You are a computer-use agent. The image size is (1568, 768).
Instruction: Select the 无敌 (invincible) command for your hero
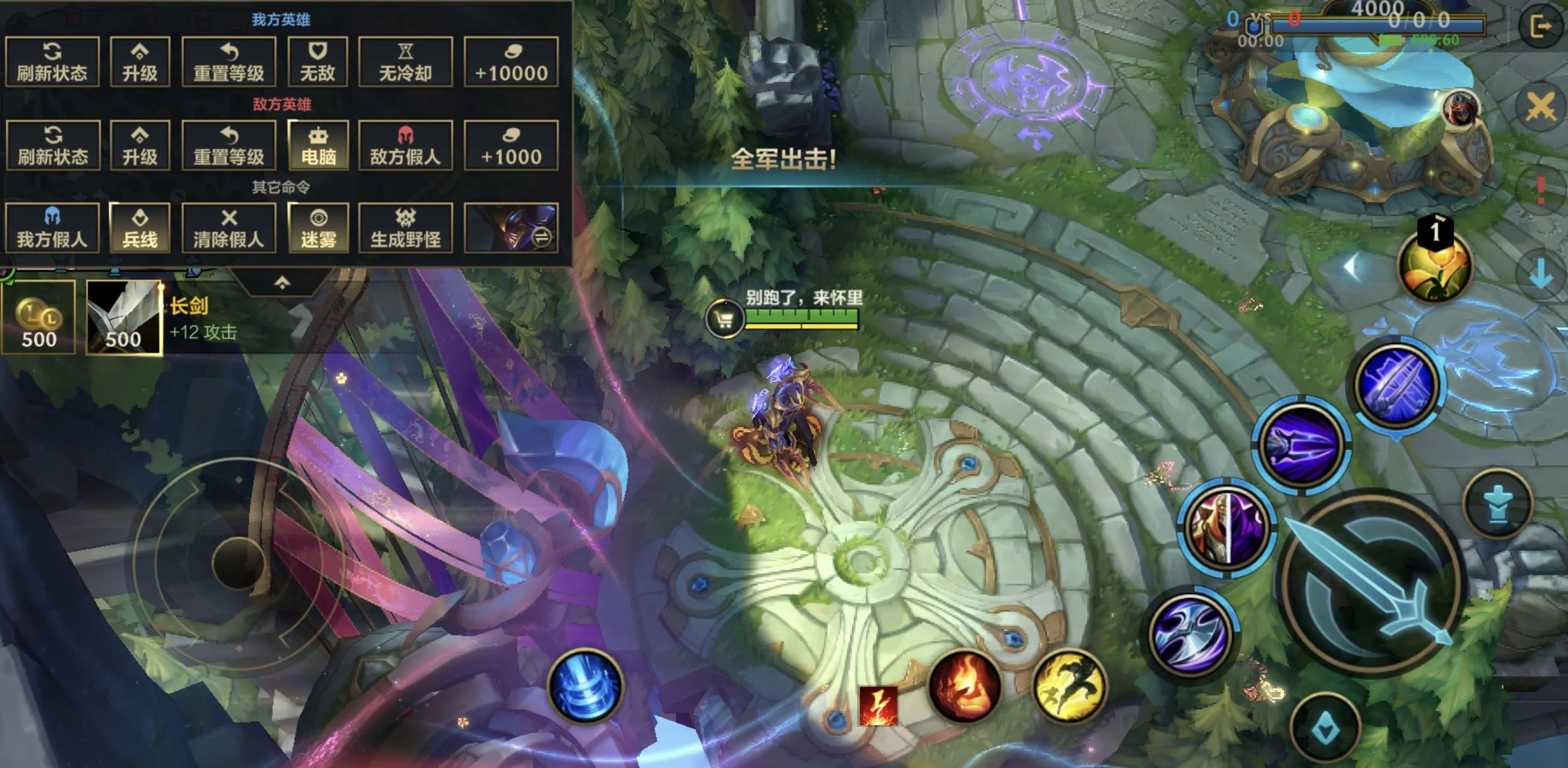click(x=317, y=61)
